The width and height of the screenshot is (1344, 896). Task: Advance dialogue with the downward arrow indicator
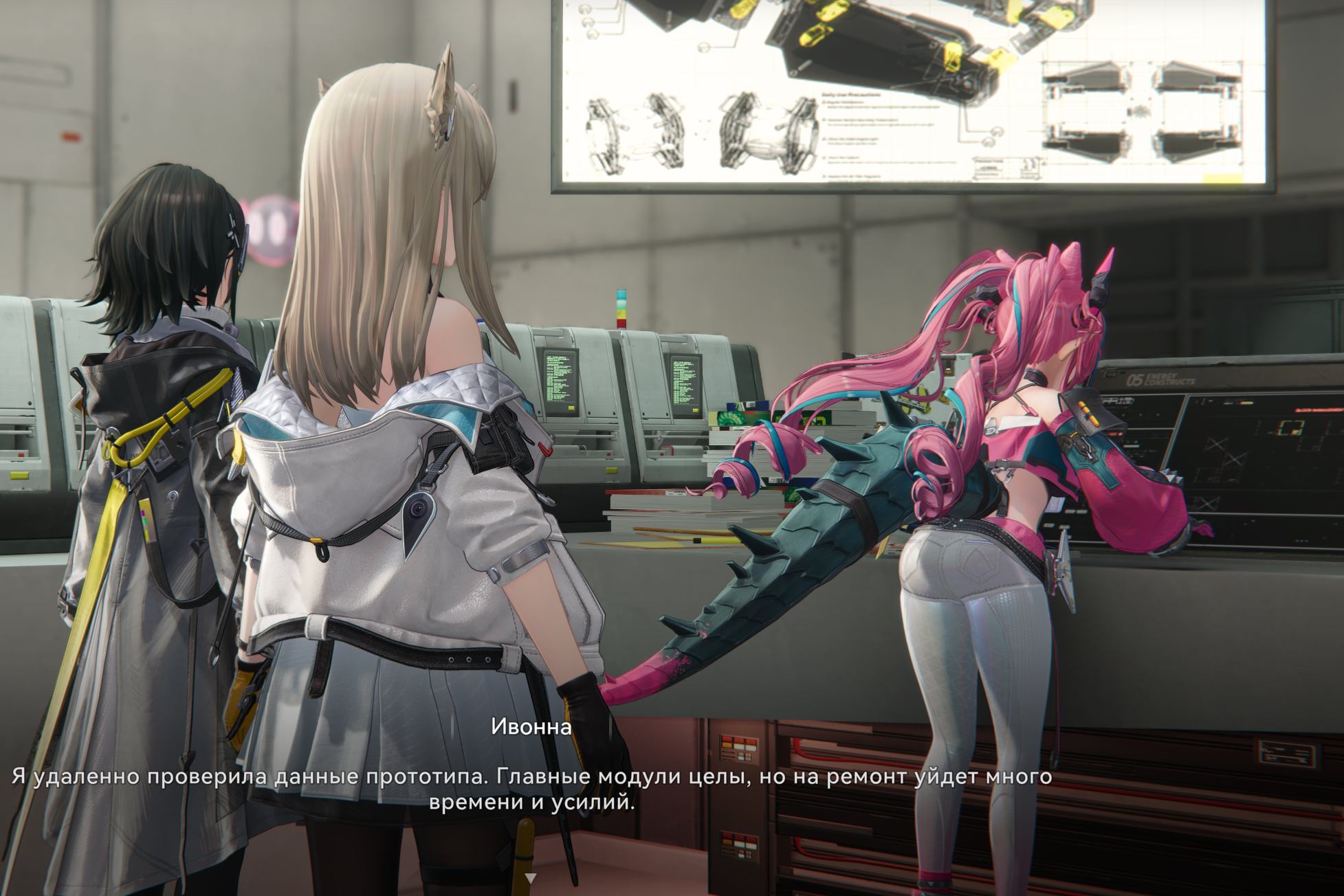pos(530,878)
